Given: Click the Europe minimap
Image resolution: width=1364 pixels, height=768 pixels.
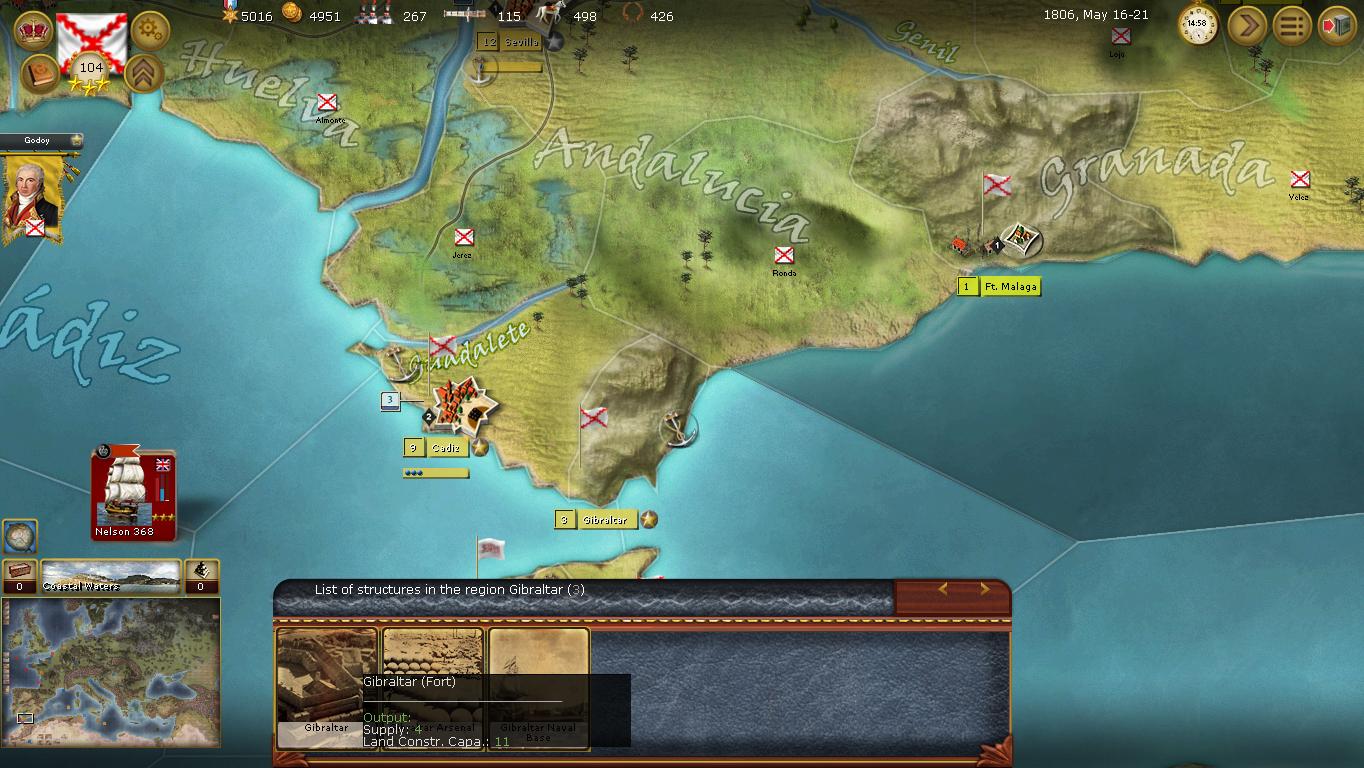Looking at the screenshot, I should click(x=111, y=665).
